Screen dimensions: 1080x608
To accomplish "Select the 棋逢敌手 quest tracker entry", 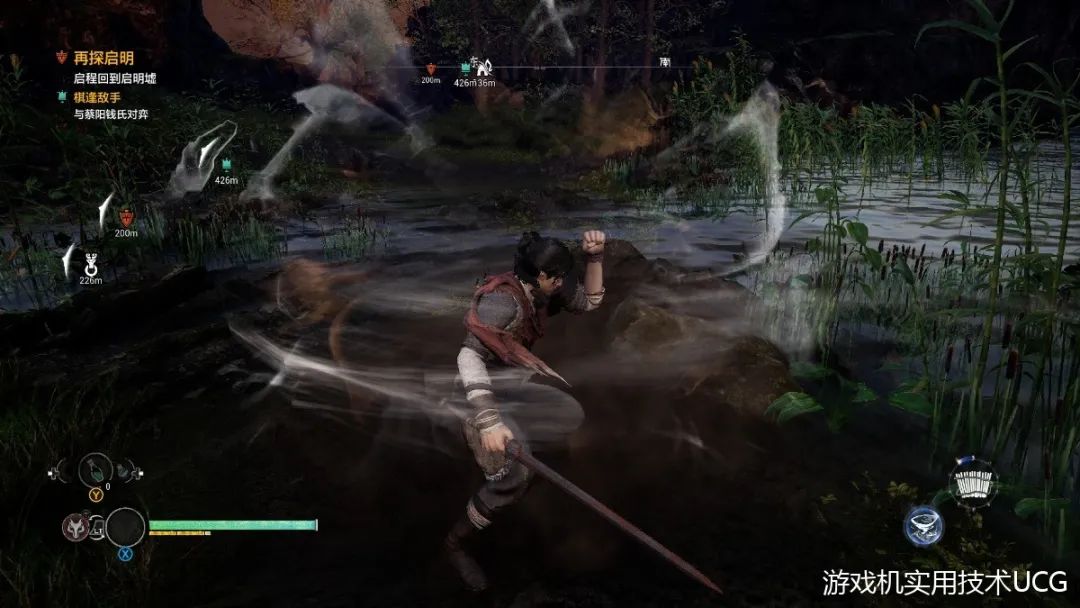I will pyautogui.click(x=97, y=97).
